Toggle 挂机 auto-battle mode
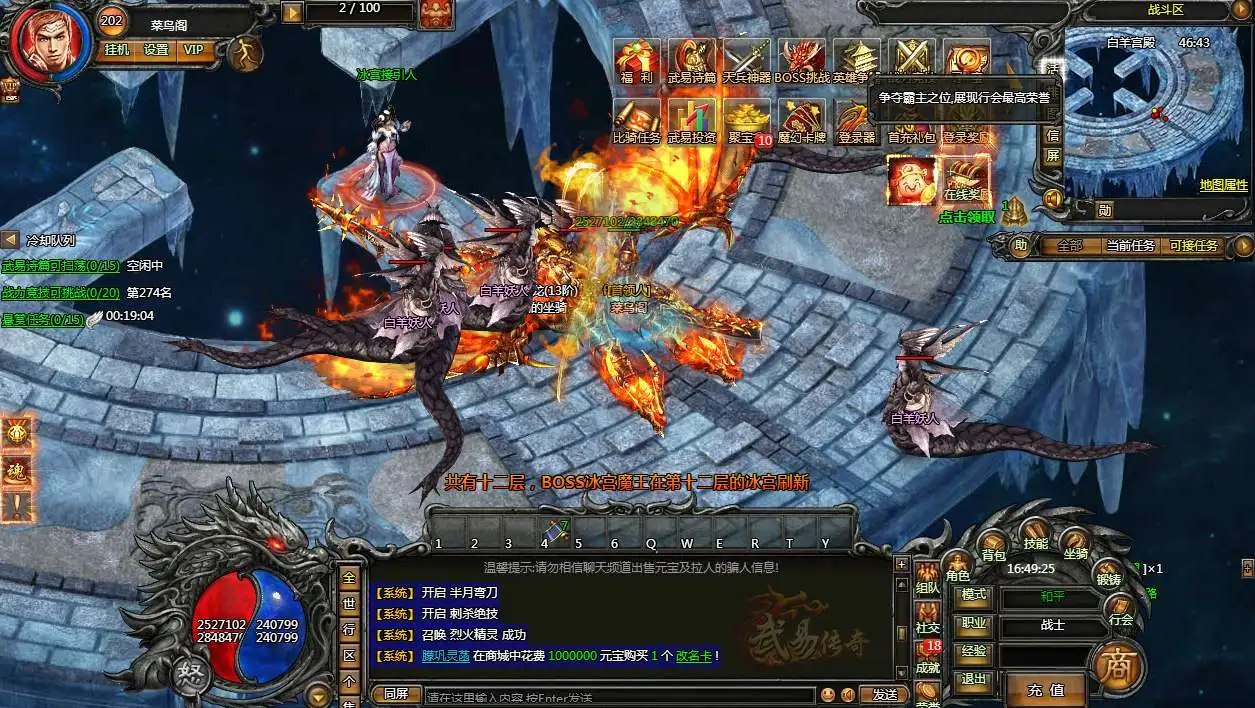The image size is (1255, 708). (116, 49)
